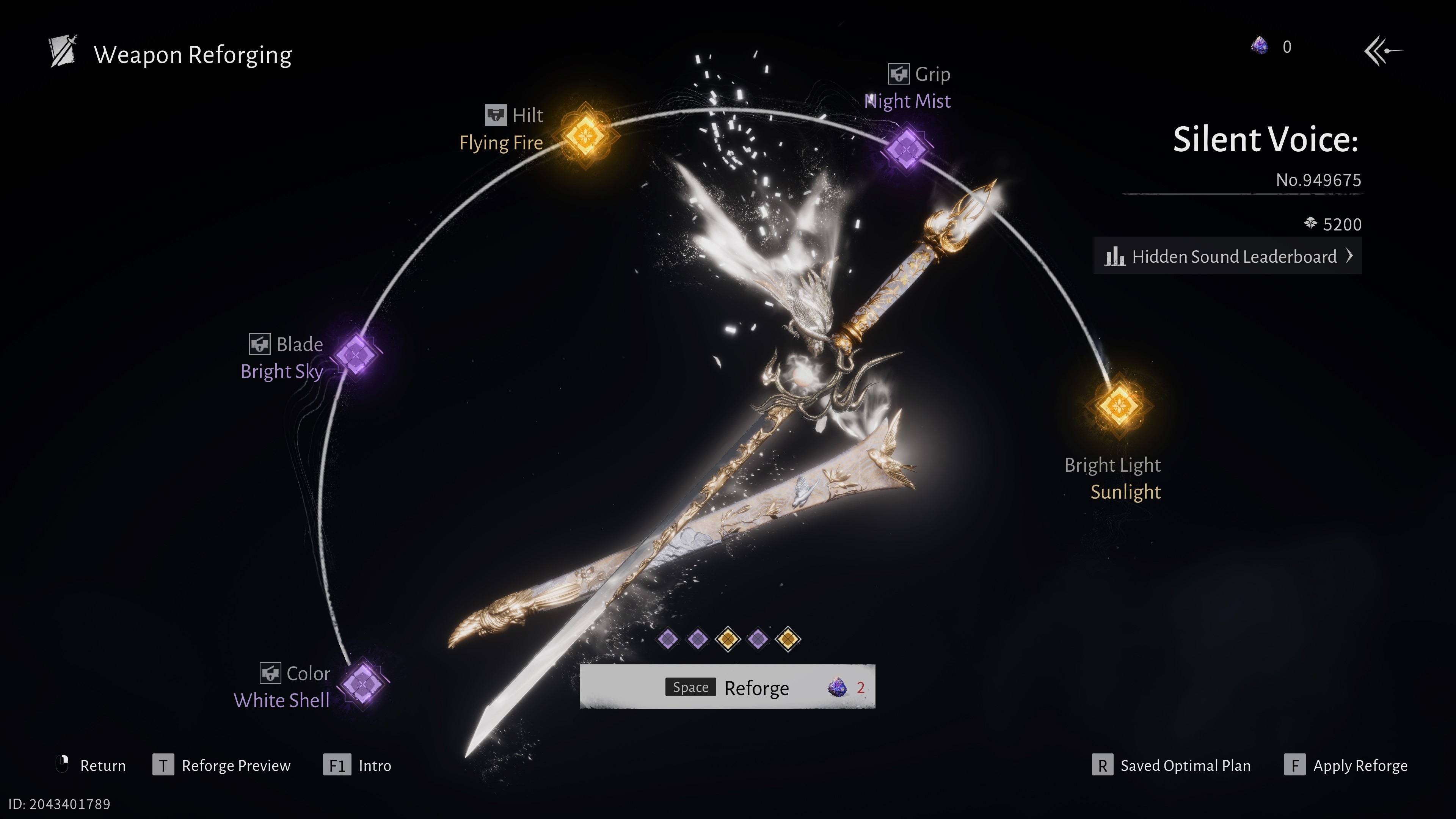Select the Hilt Flying Fire node

pyautogui.click(x=586, y=136)
